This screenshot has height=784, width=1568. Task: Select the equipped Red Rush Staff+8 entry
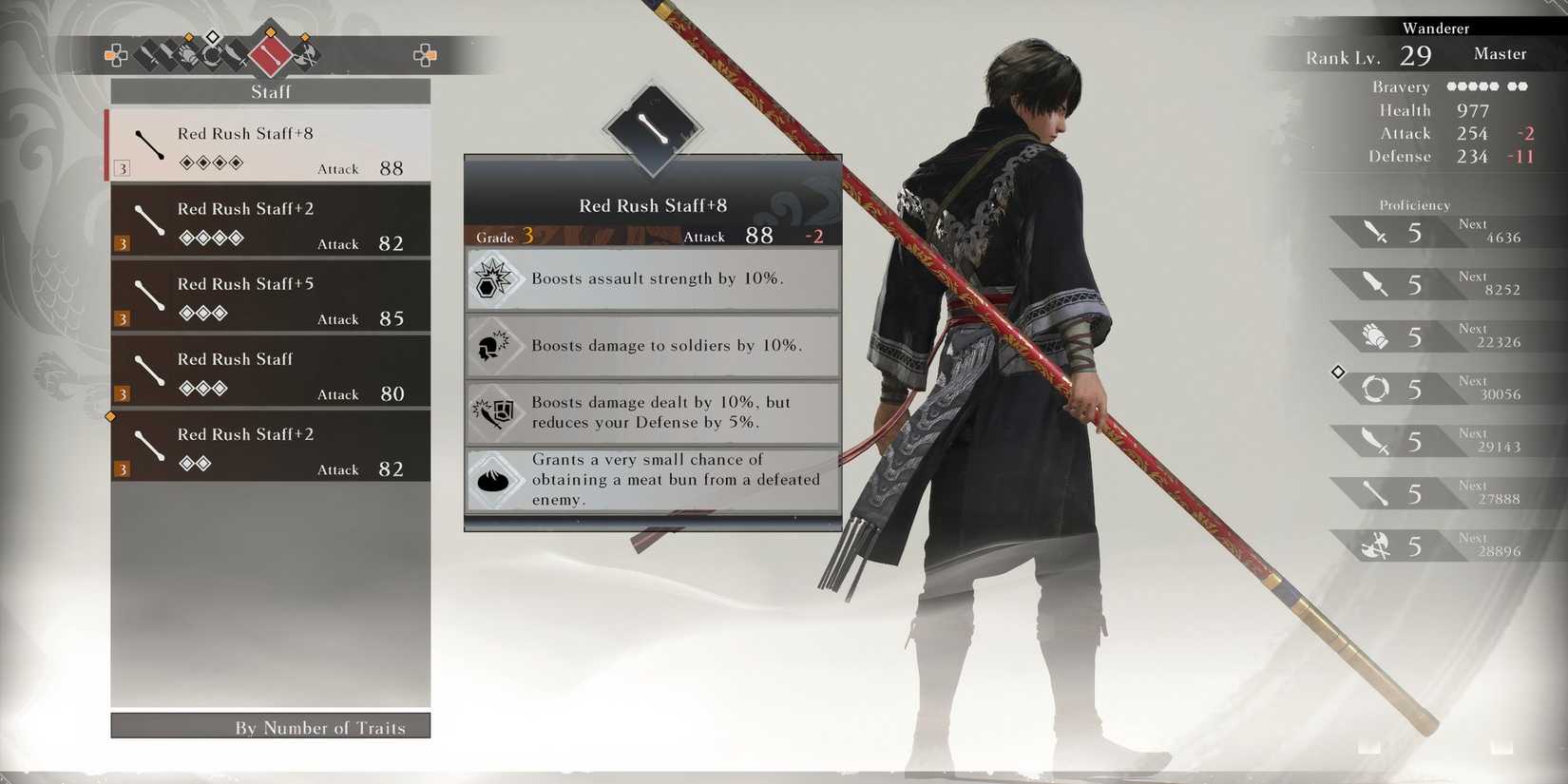tap(271, 147)
